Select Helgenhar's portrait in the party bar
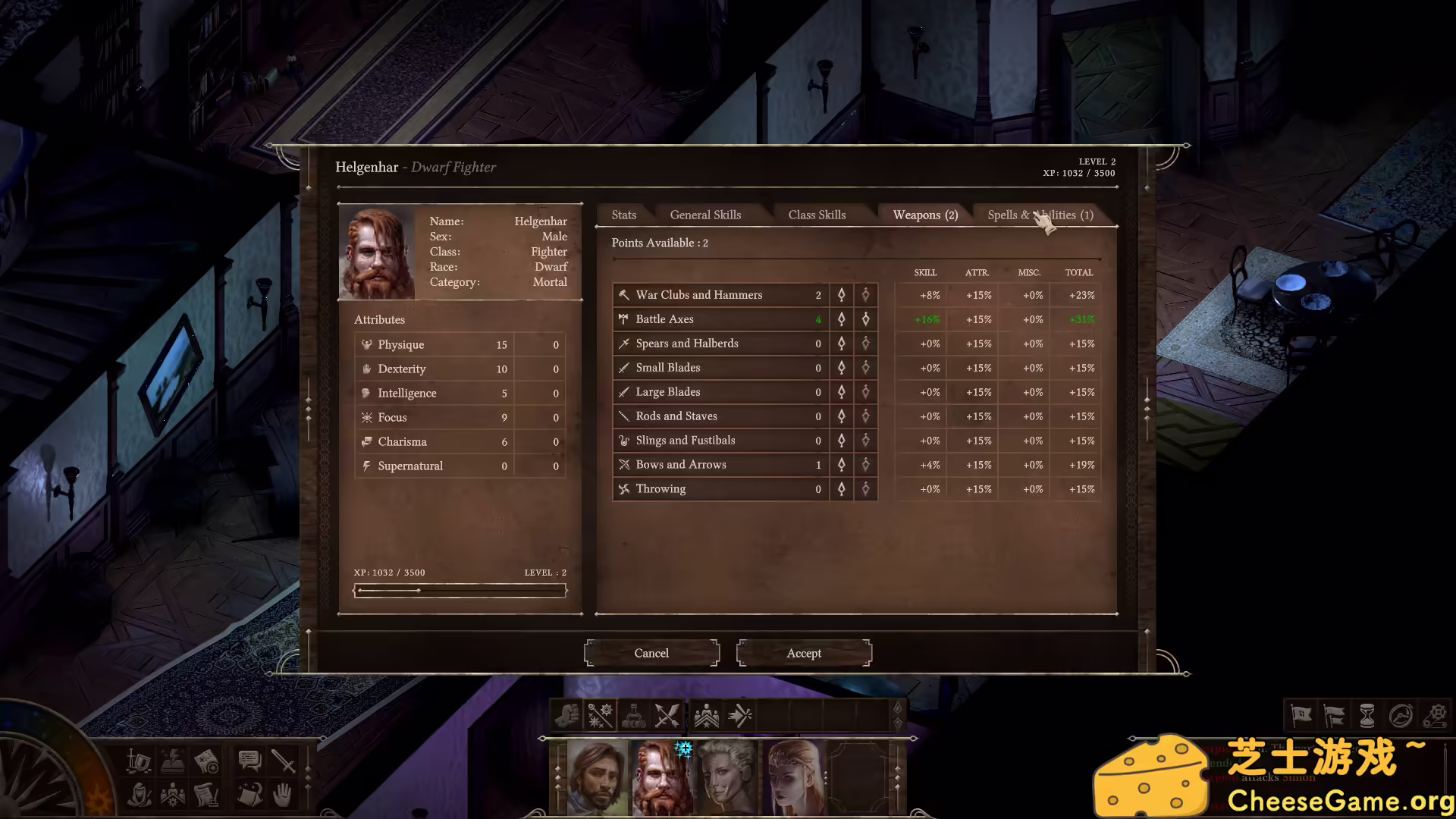The image size is (1456, 819). pyautogui.click(x=662, y=777)
